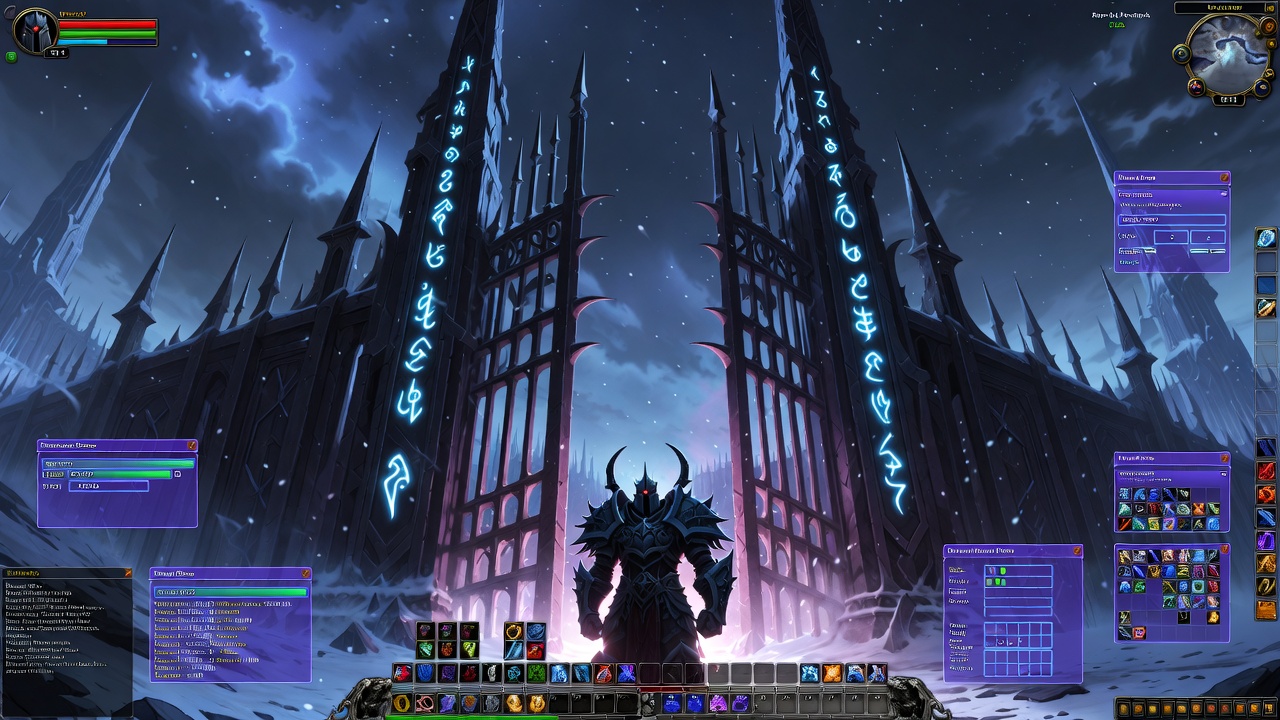Image resolution: width=1280 pixels, height=720 pixels.
Task: Use the blue orb atop the side bar
Action: pyautogui.click(x=1267, y=238)
